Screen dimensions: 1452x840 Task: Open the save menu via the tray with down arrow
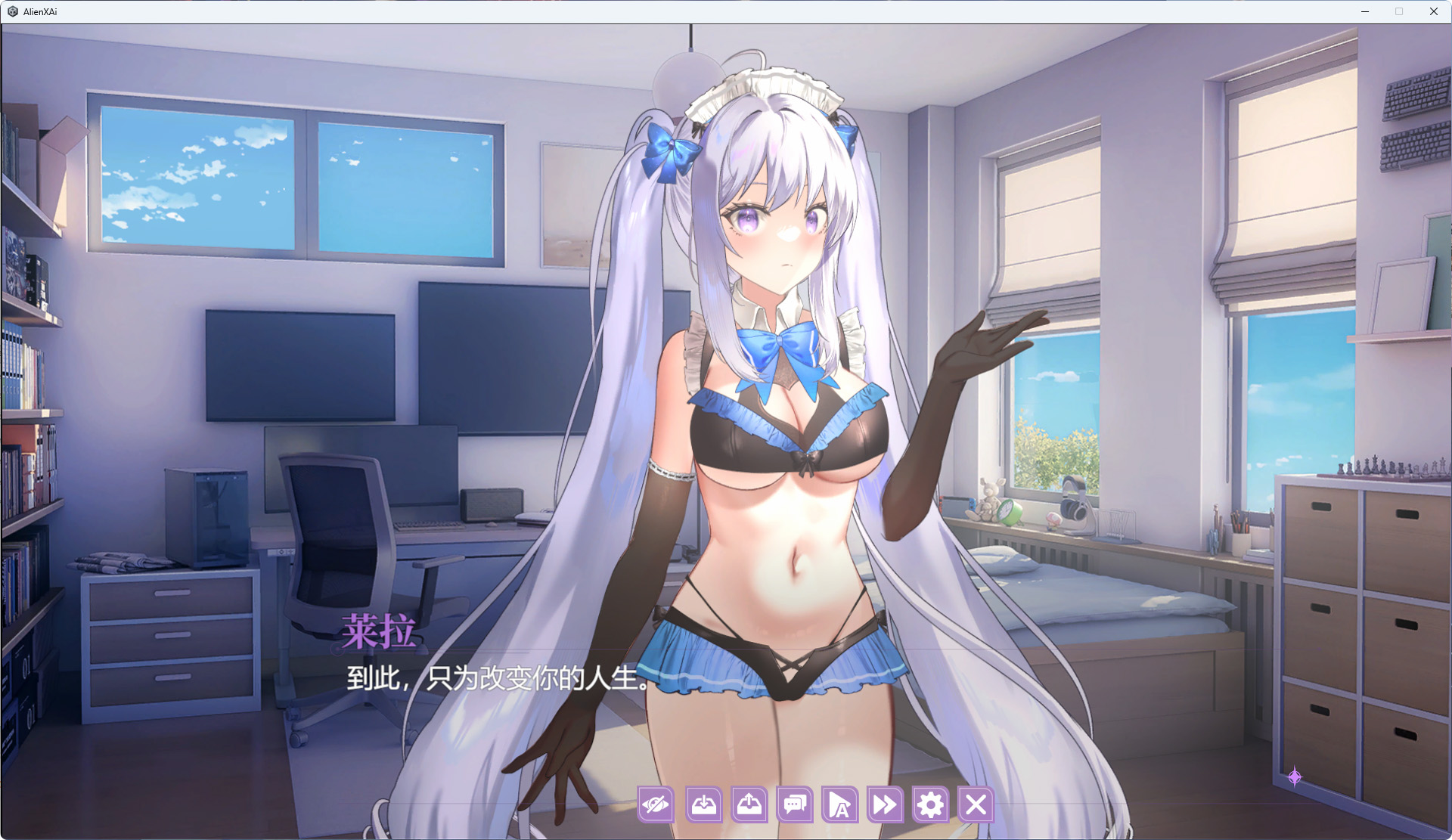coord(703,804)
